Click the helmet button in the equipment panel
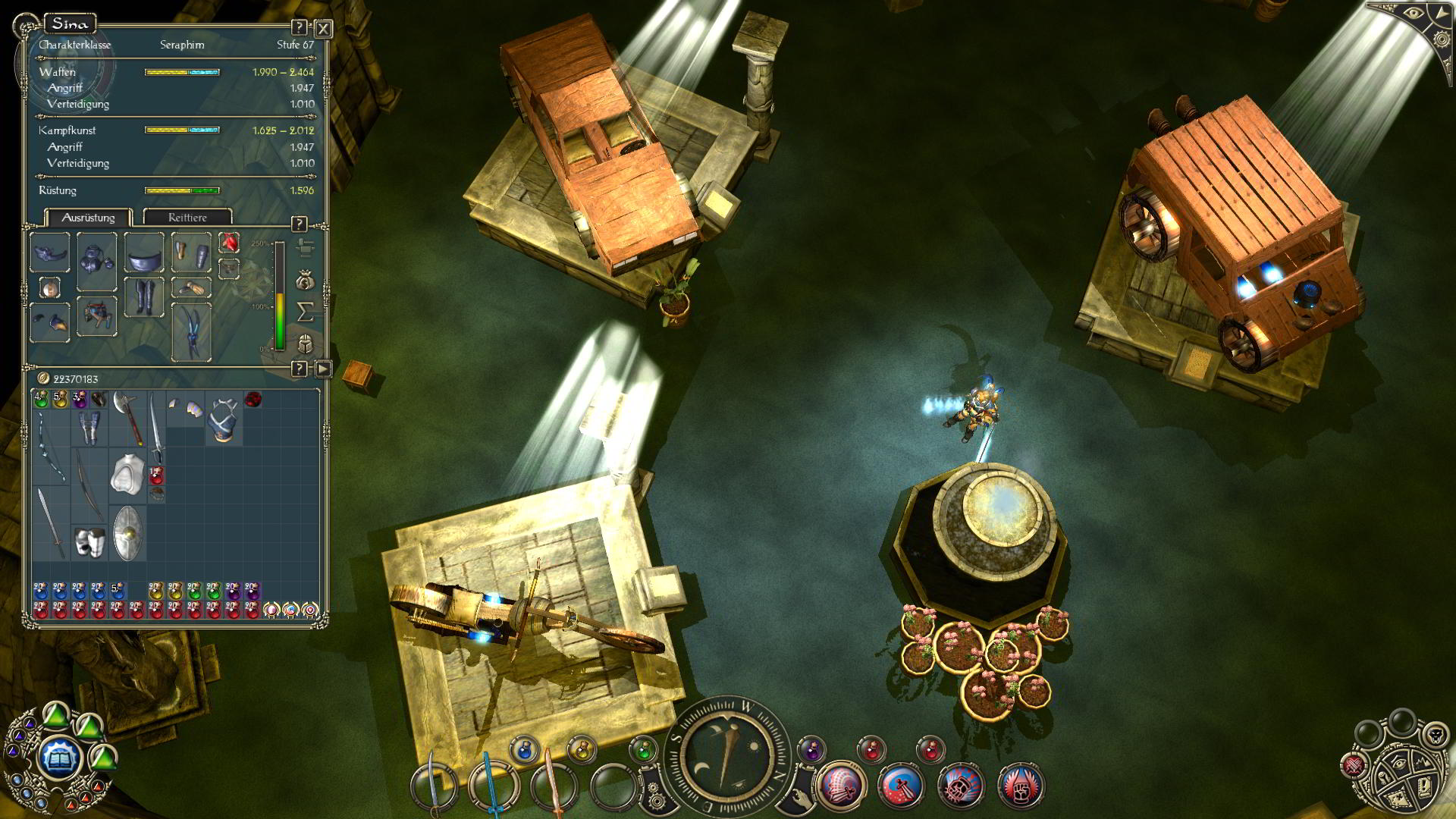Image resolution: width=1456 pixels, height=819 pixels. 305,344
